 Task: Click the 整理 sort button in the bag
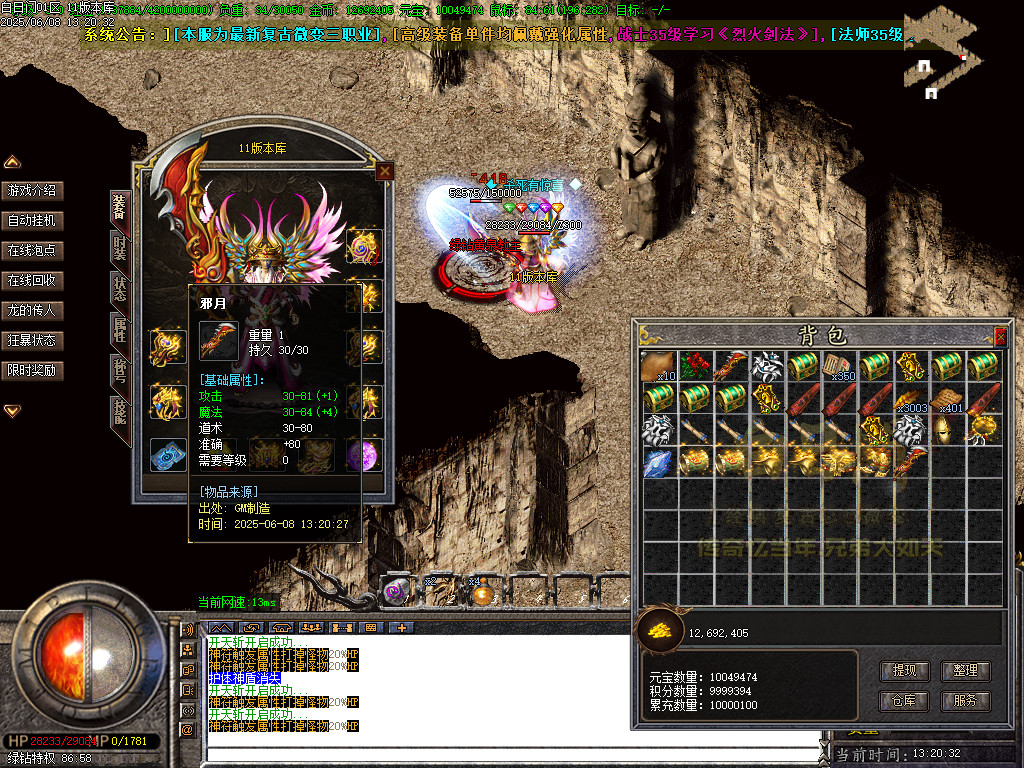[965, 671]
